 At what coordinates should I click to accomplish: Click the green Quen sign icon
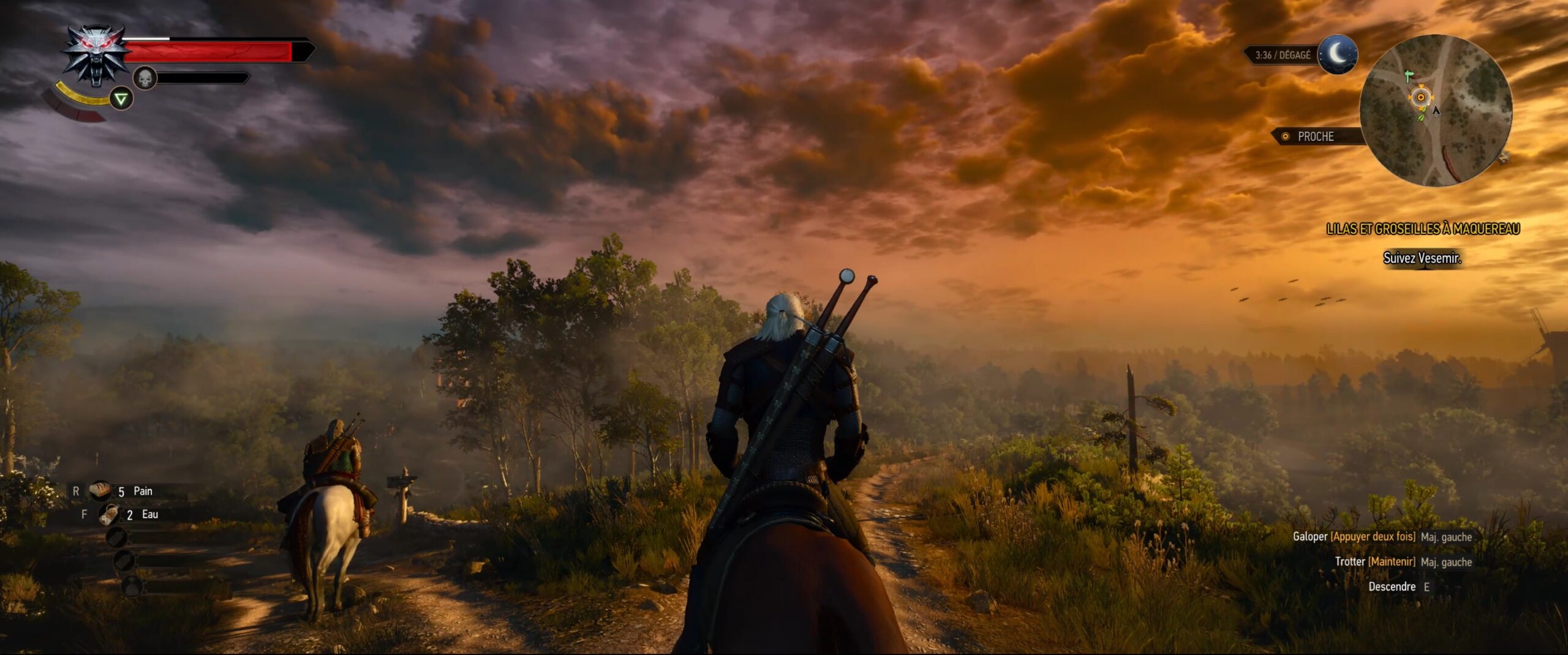(121, 99)
